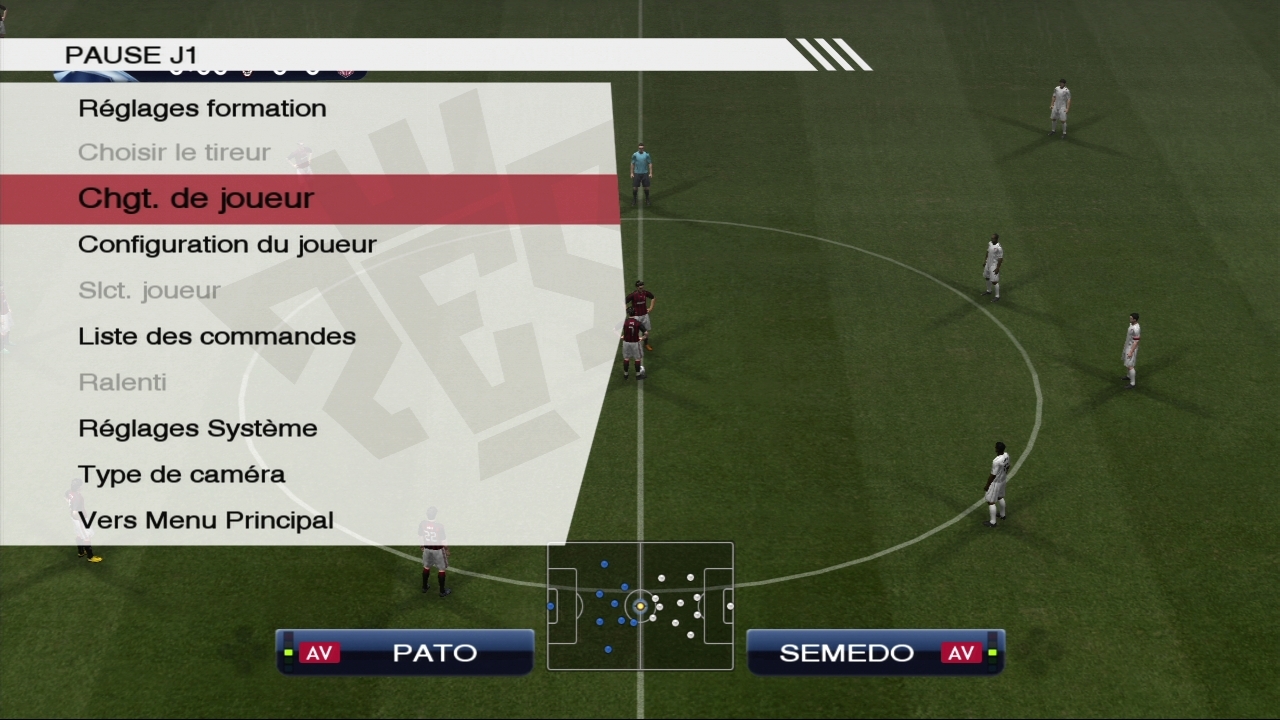
Task: Open the Réglages formation menu
Action: click(202, 108)
